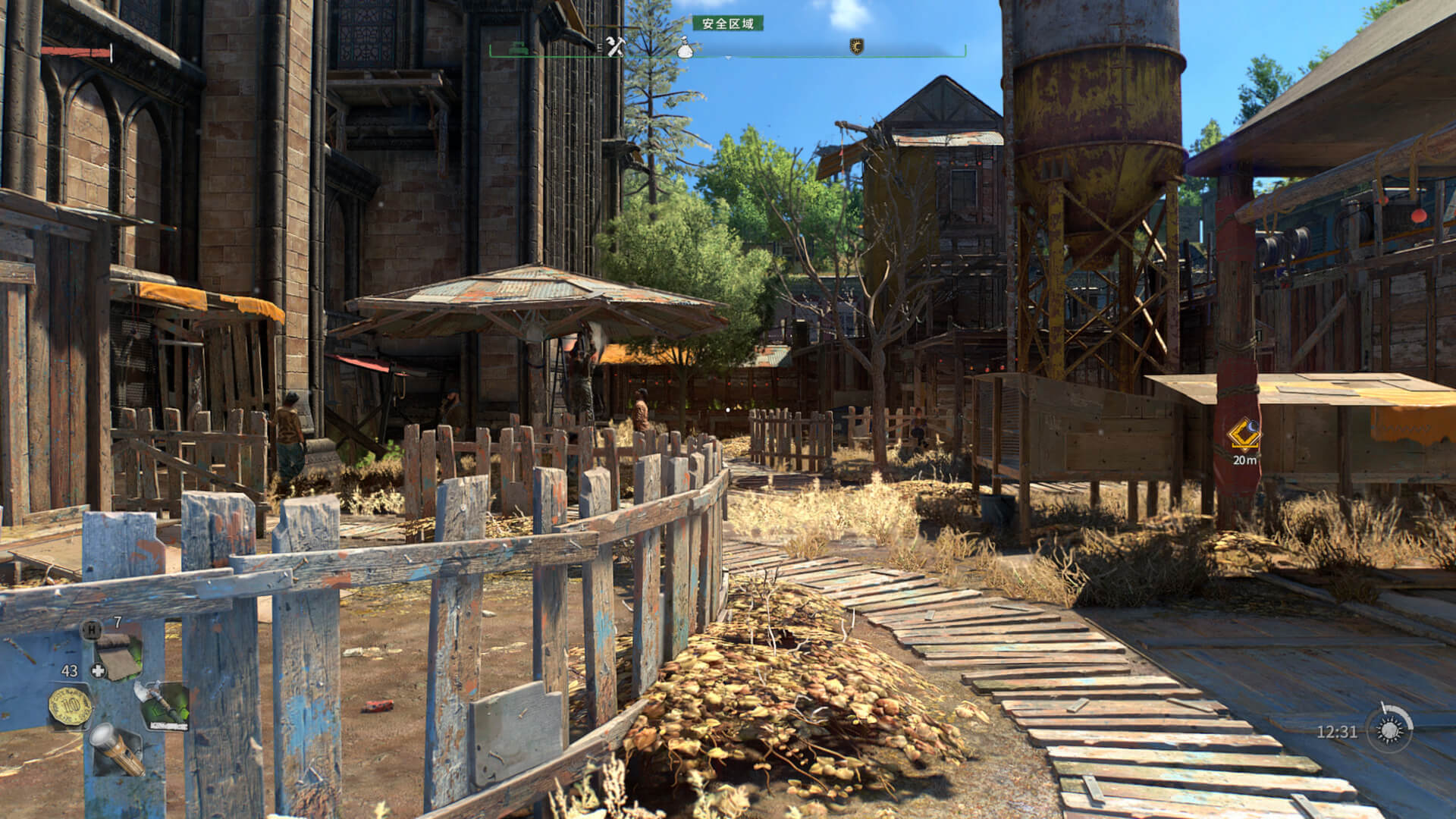The width and height of the screenshot is (1456, 819).
Task: Select the craftmaster wrench-and-hammer compass icon
Action: pos(614,46)
